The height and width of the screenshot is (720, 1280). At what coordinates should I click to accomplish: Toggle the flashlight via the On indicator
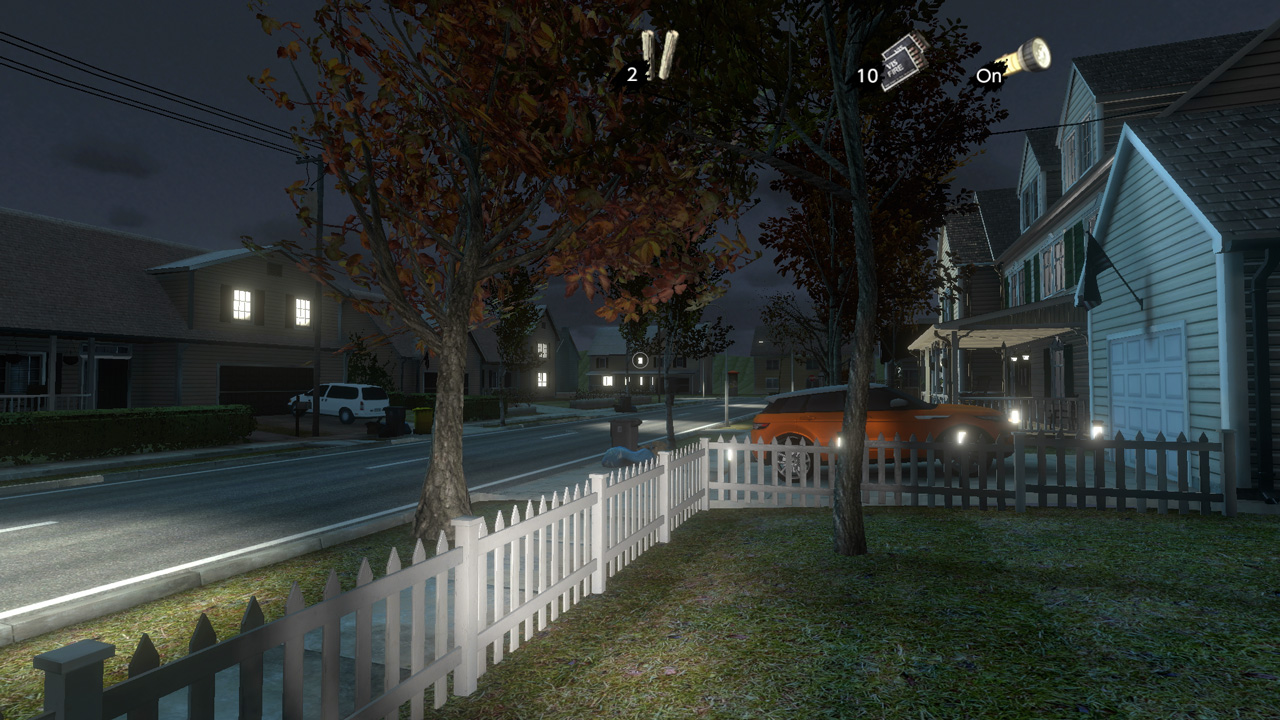(x=991, y=76)
